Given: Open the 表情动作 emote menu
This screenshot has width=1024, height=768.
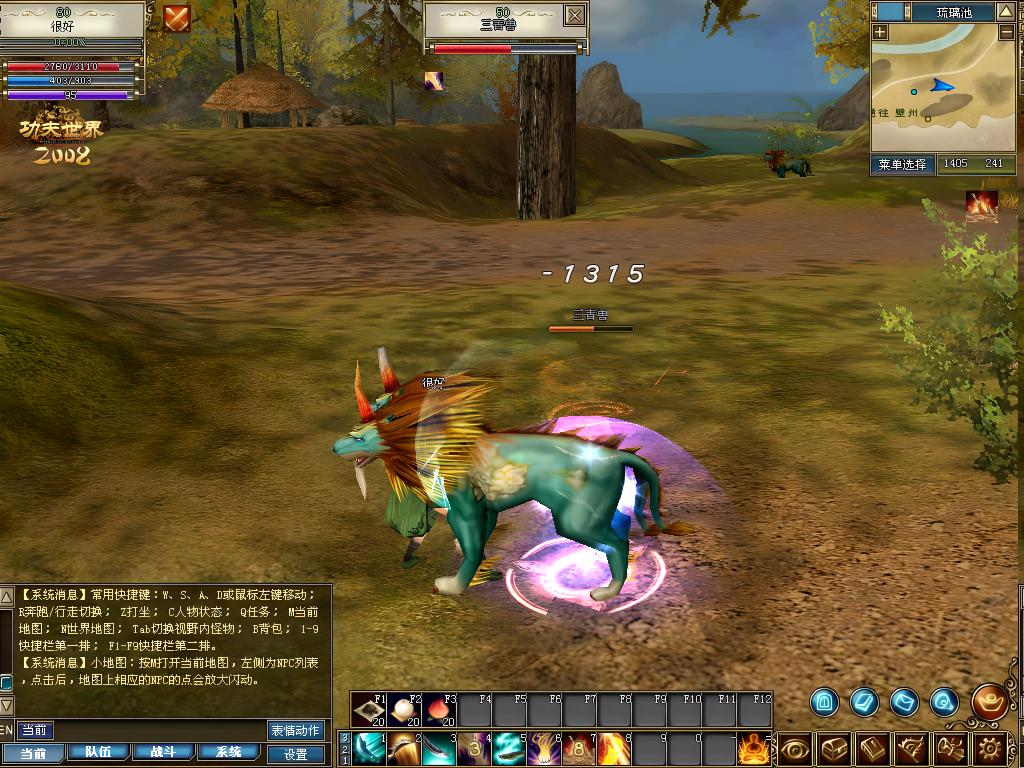Looking at the screenshot, I should [x=296, y=731].
